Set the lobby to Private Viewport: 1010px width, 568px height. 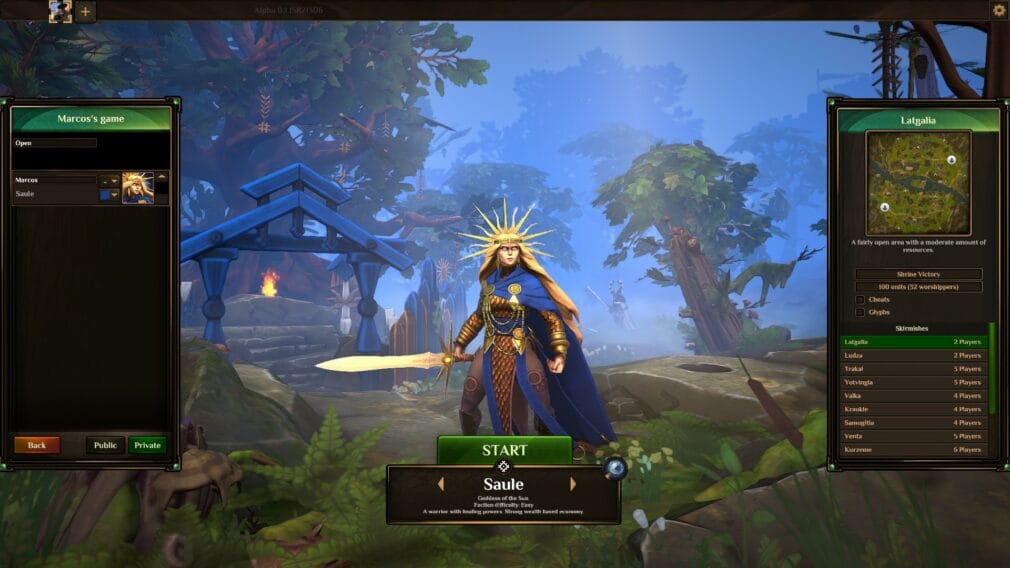tap(147, 445)
